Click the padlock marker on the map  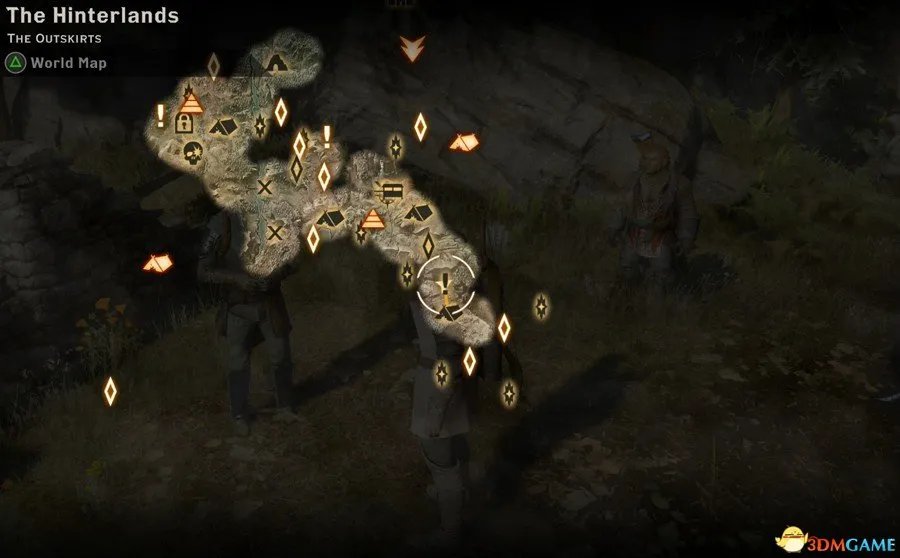[x=185, y=124]
